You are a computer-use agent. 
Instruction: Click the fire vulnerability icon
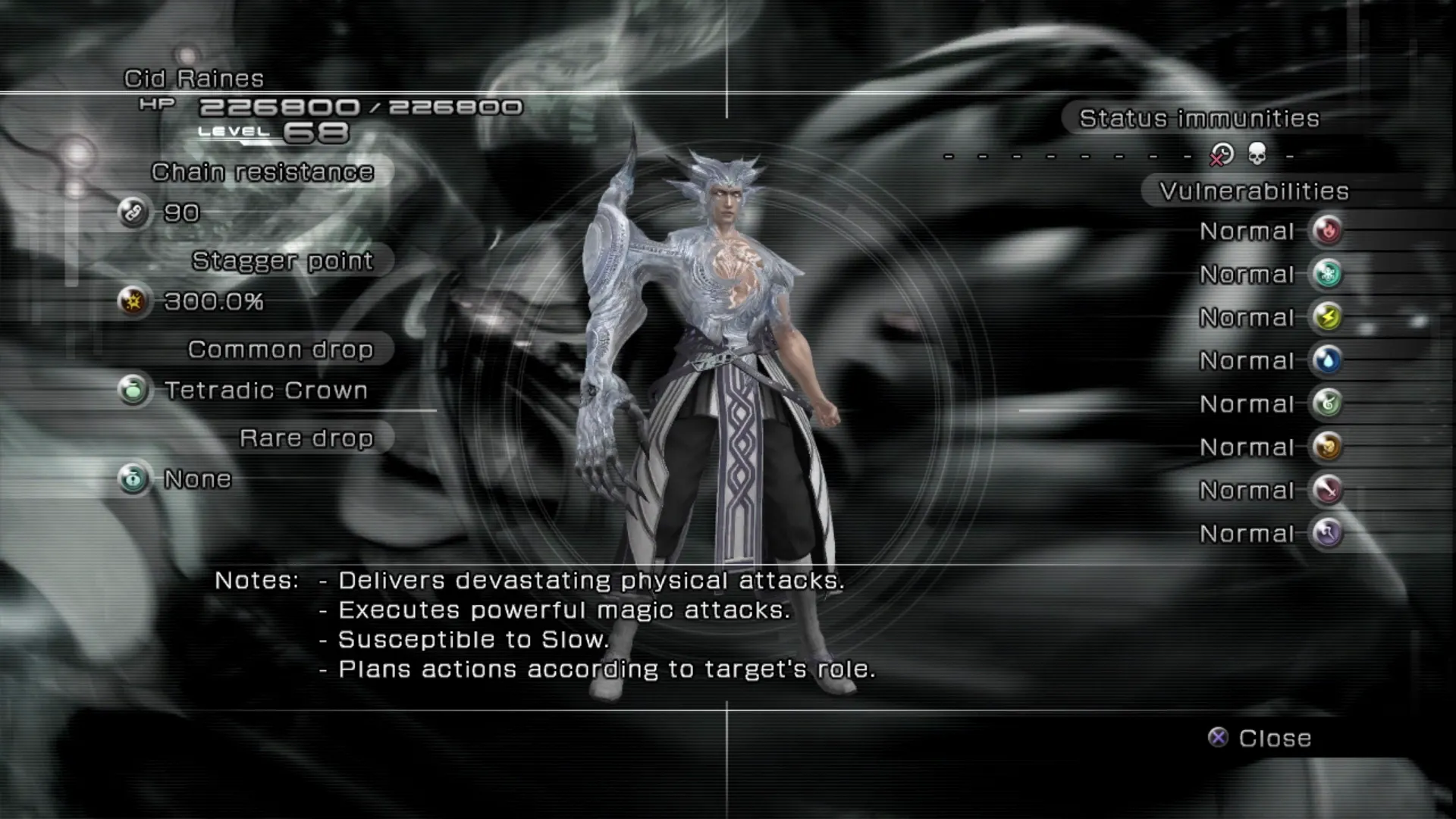click(x=1327, y=231)
